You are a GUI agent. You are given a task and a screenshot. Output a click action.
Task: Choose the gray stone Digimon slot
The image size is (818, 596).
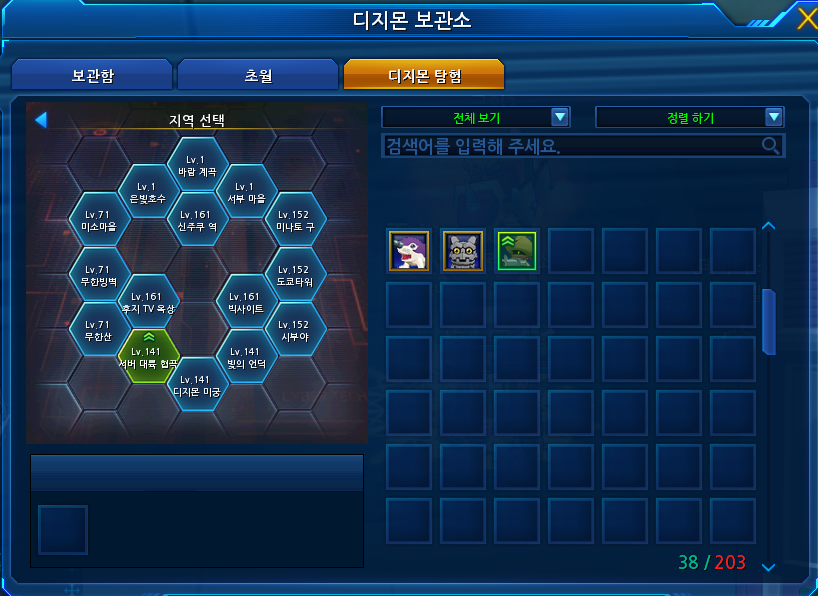pos(462,250)
